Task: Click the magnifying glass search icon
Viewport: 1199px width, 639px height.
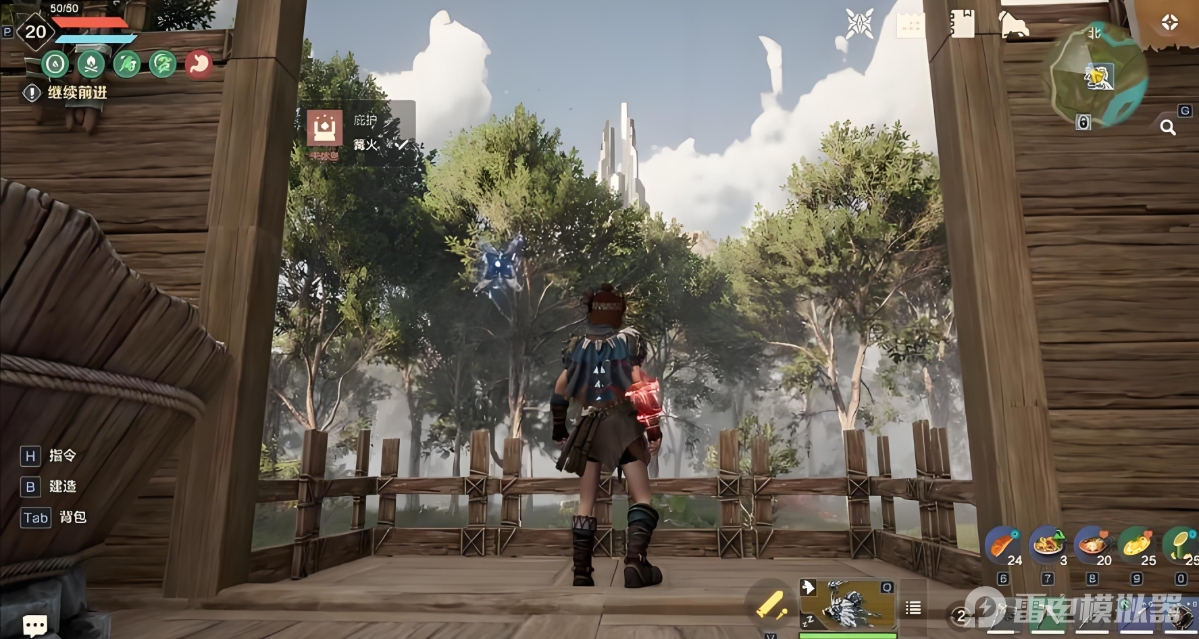Action: (x=1167, y=127)
